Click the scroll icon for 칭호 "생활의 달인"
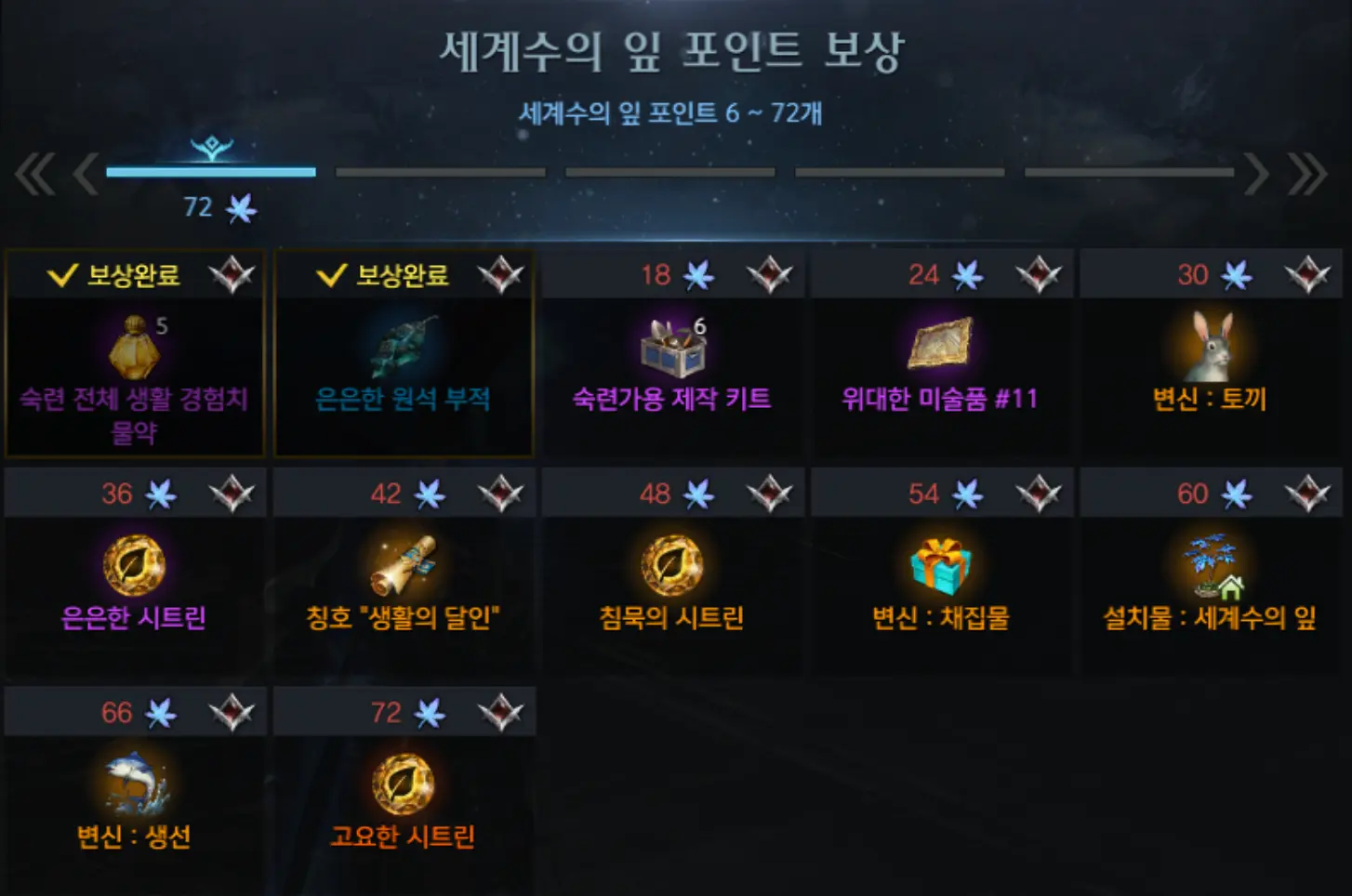This screenshot has height=896, width=1352. tap(403, 564)
